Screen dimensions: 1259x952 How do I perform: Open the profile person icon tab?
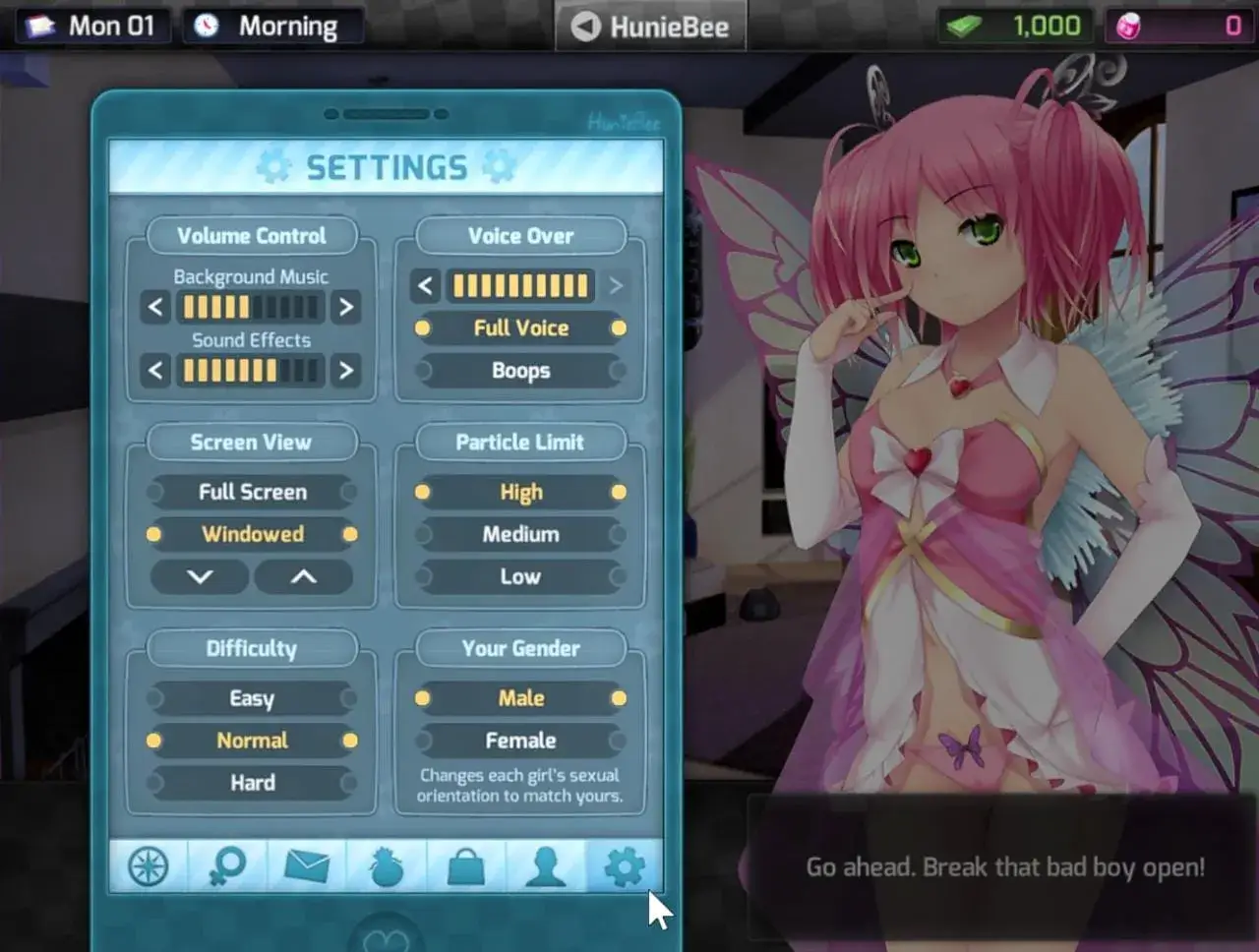[x=545, y=866]
